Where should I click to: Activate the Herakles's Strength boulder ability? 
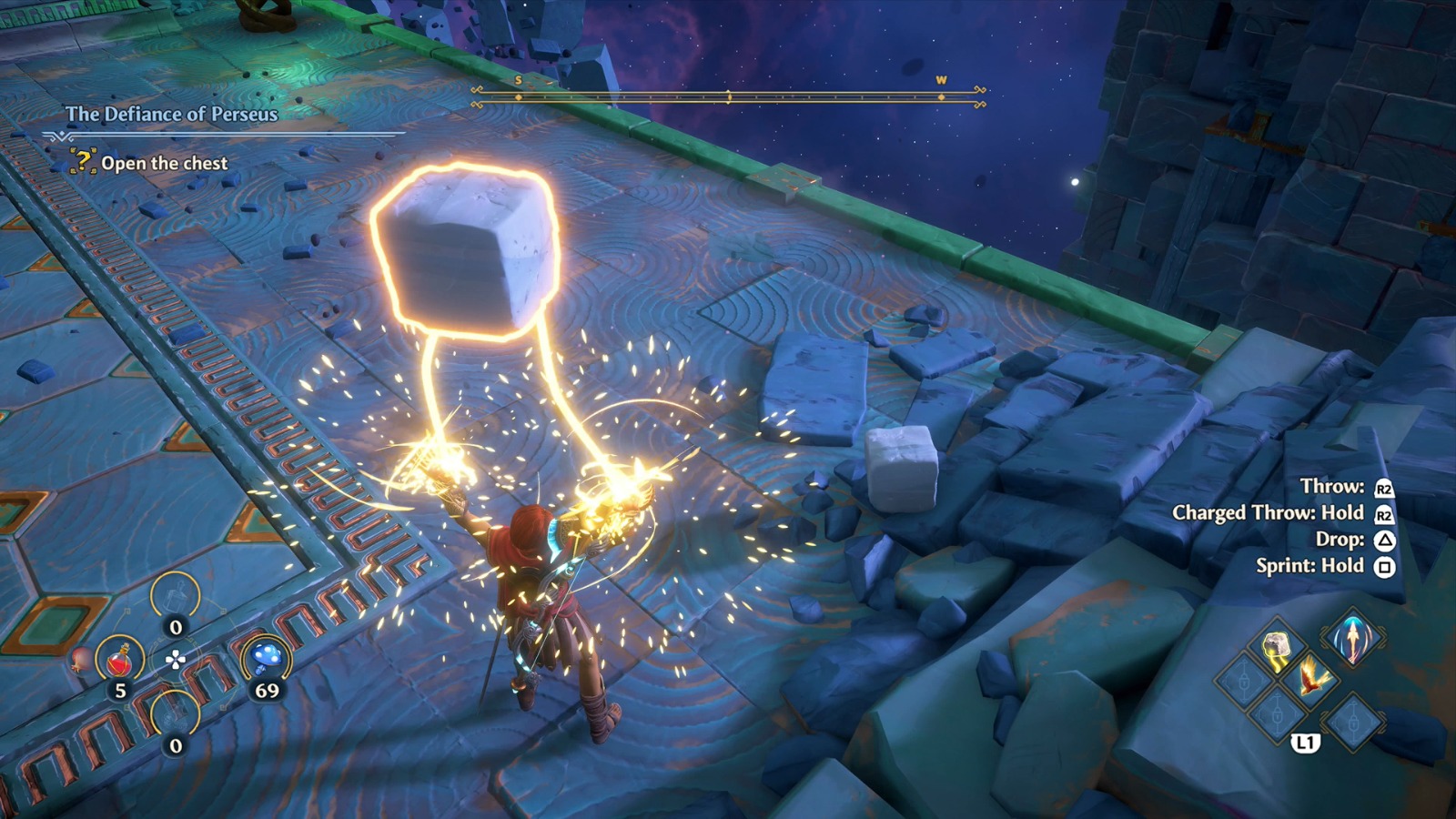[1277, 649]
